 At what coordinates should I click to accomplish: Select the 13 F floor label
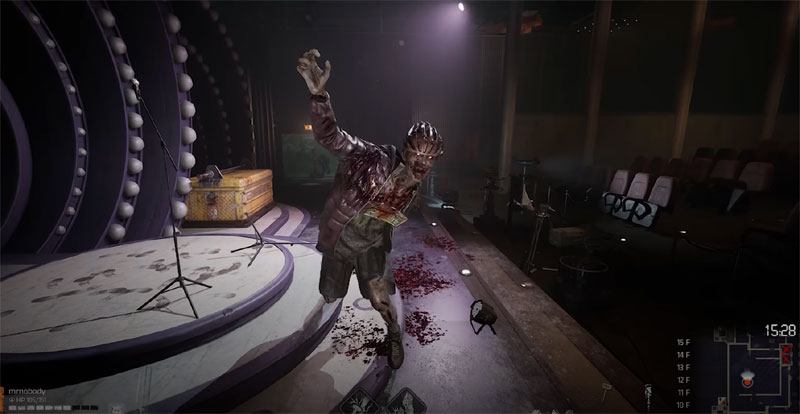pos(684,367)
